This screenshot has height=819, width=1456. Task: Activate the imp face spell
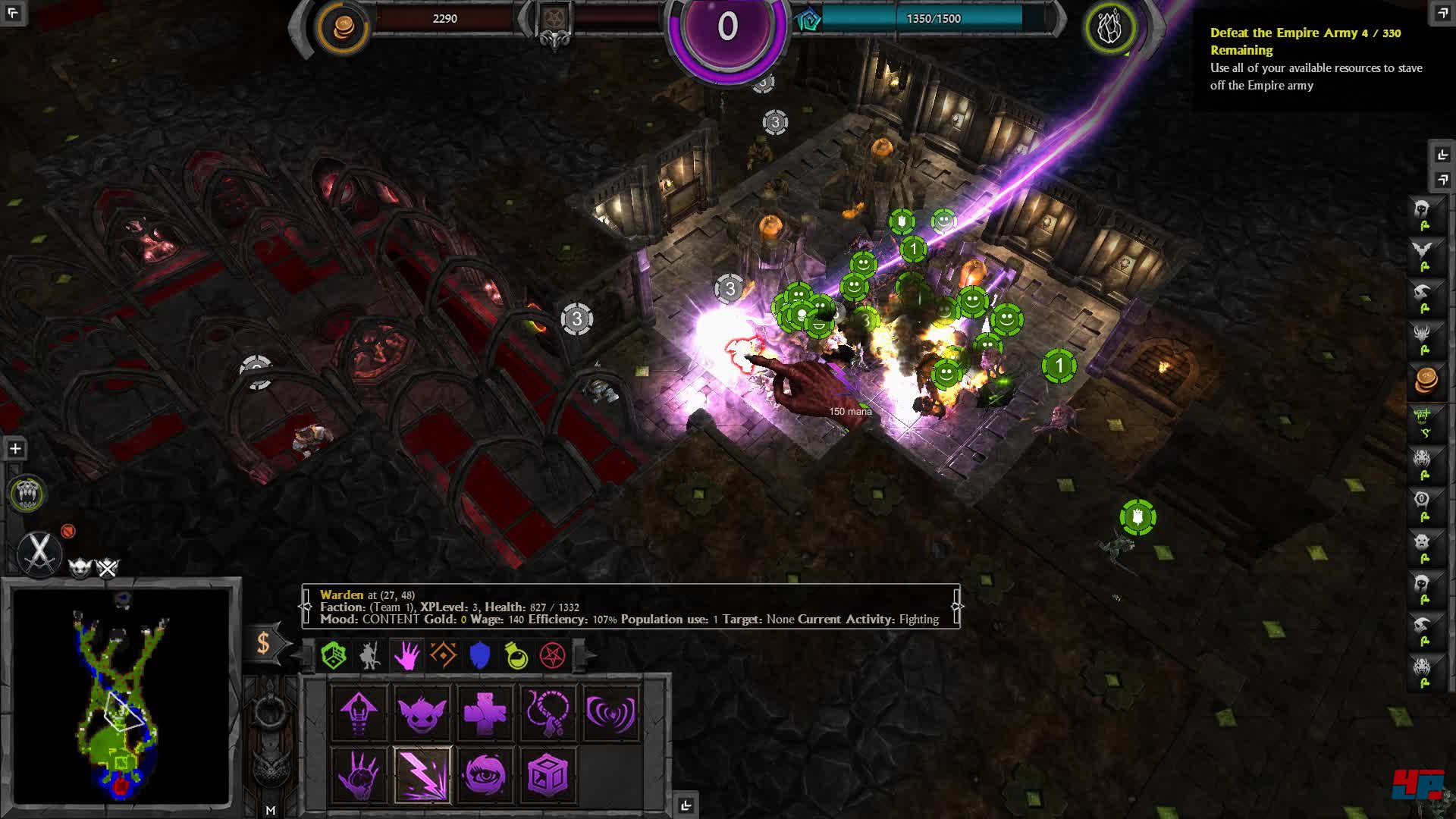422,712
